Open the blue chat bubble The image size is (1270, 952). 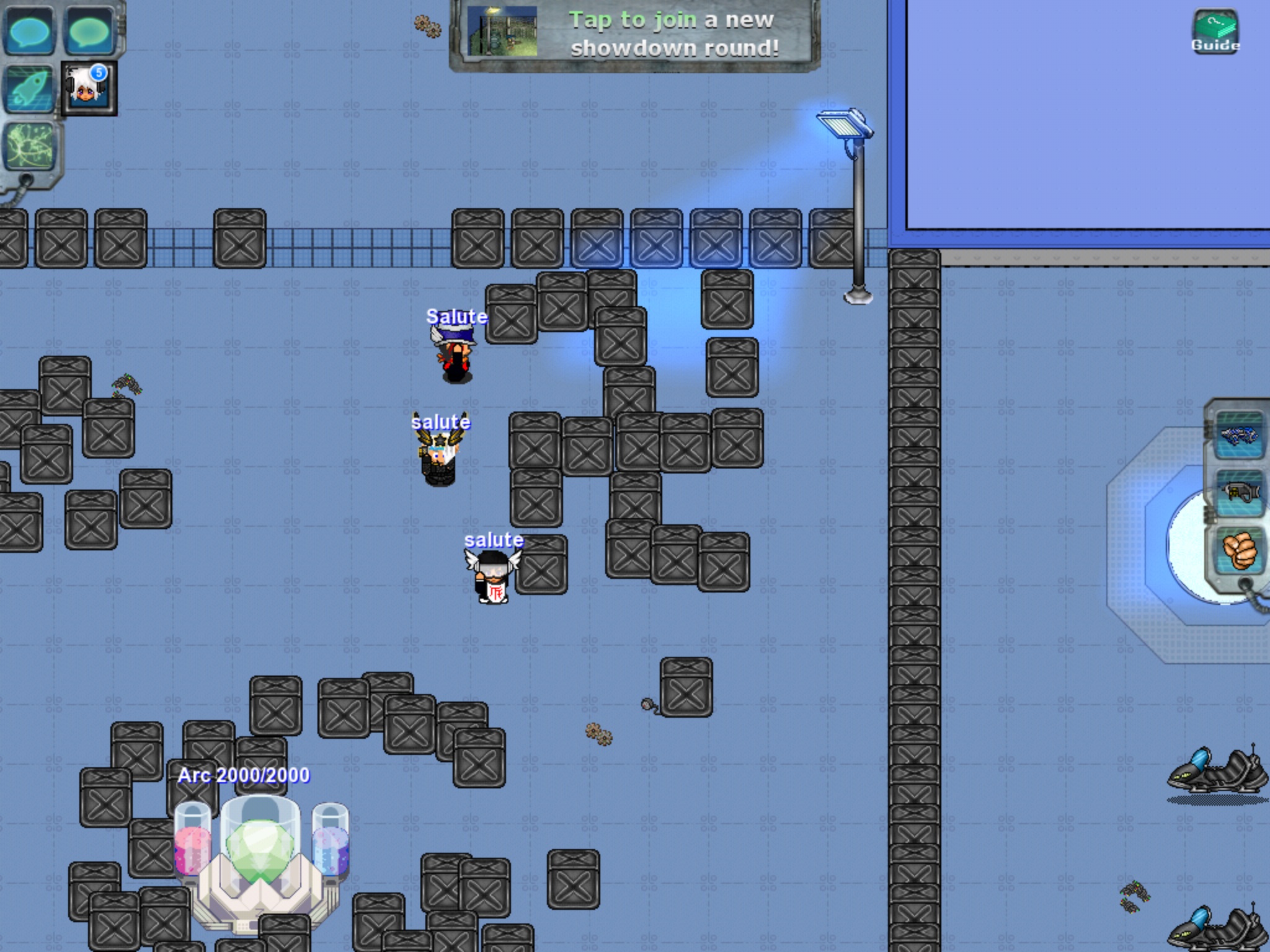click(30, 31)
